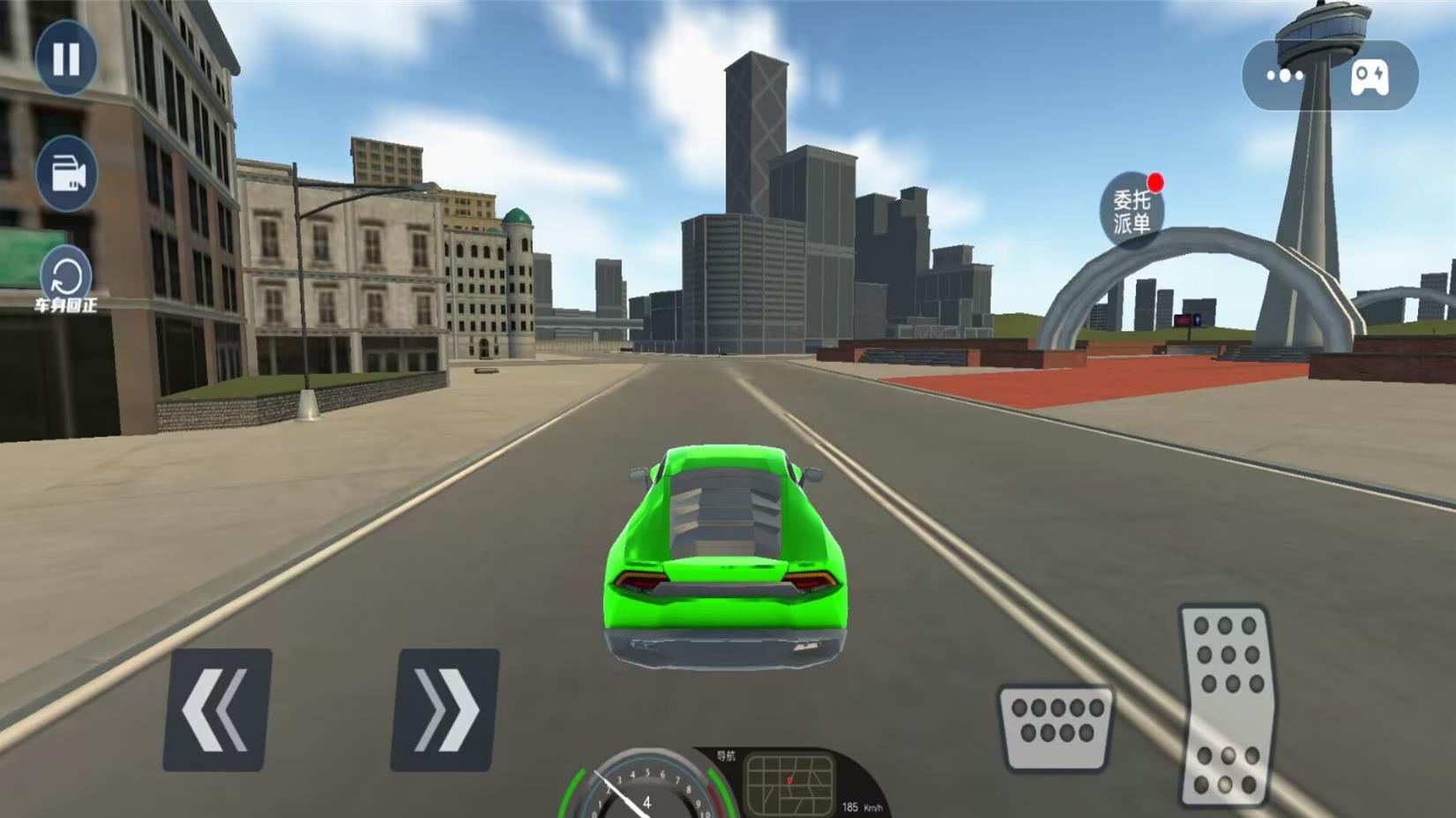Tap the red location marker on the mini-map
This screenshot has width=1456, height=818.
pyautogui.click(x=789, y=780)
